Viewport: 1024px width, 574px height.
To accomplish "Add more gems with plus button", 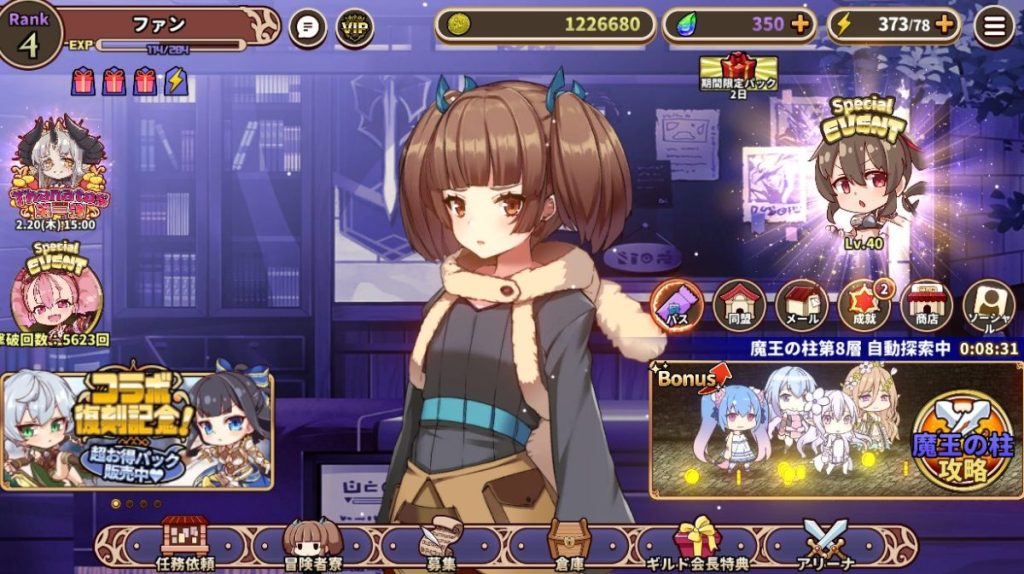I will click(800, 26).
